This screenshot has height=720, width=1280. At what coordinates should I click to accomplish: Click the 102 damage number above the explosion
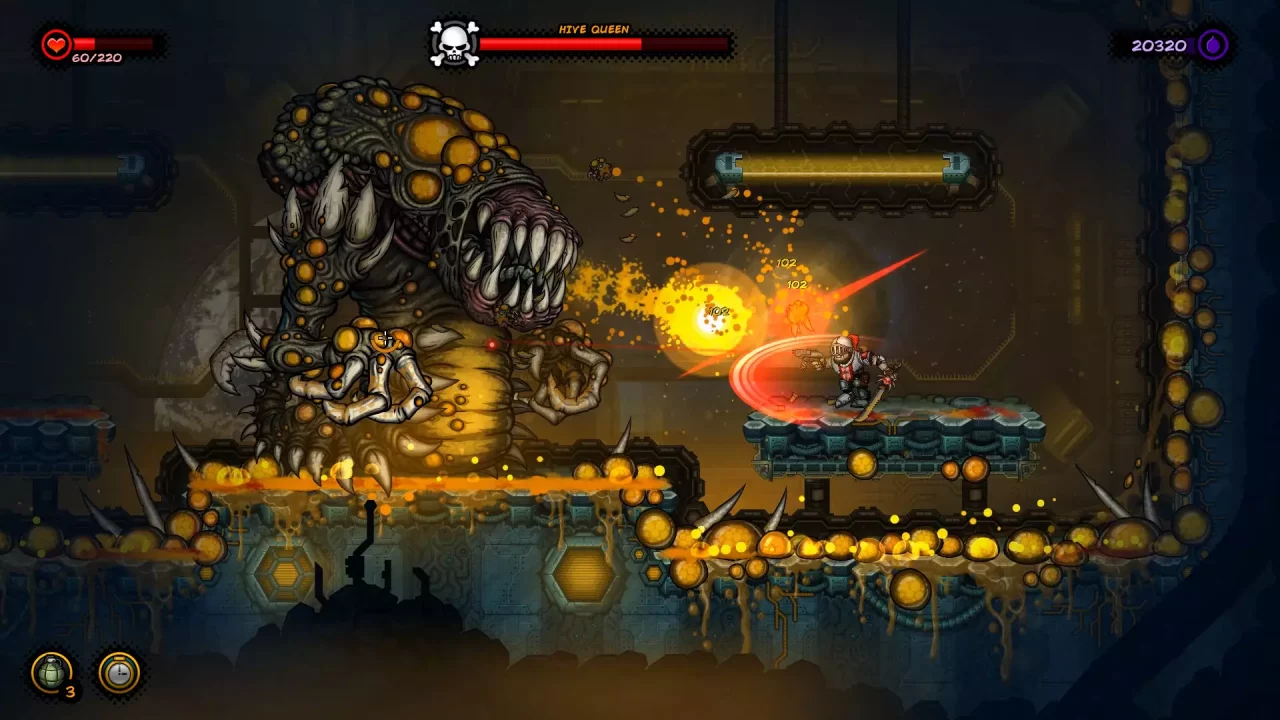[x=786, y=263]
